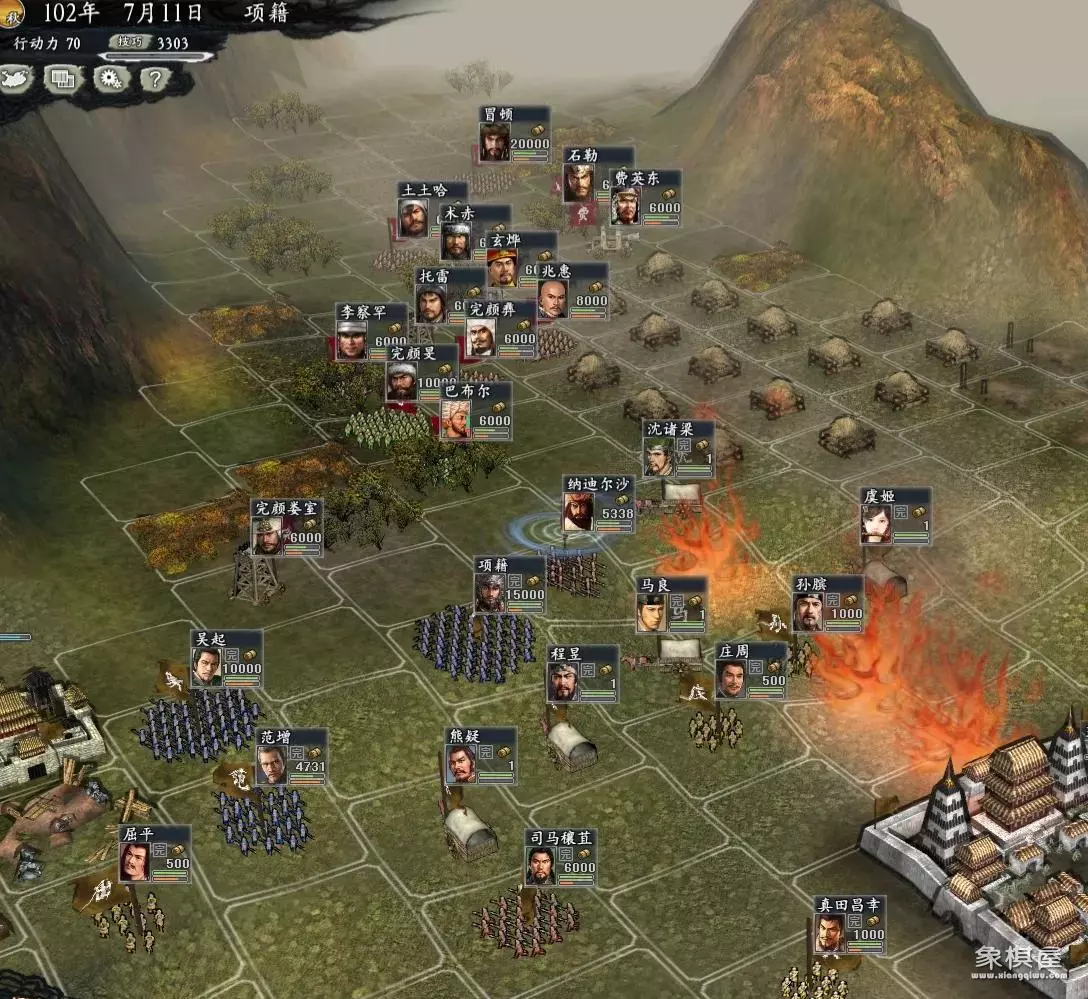
Task: Choose the 冒顿 unit portrait
Action: [495, 142]
